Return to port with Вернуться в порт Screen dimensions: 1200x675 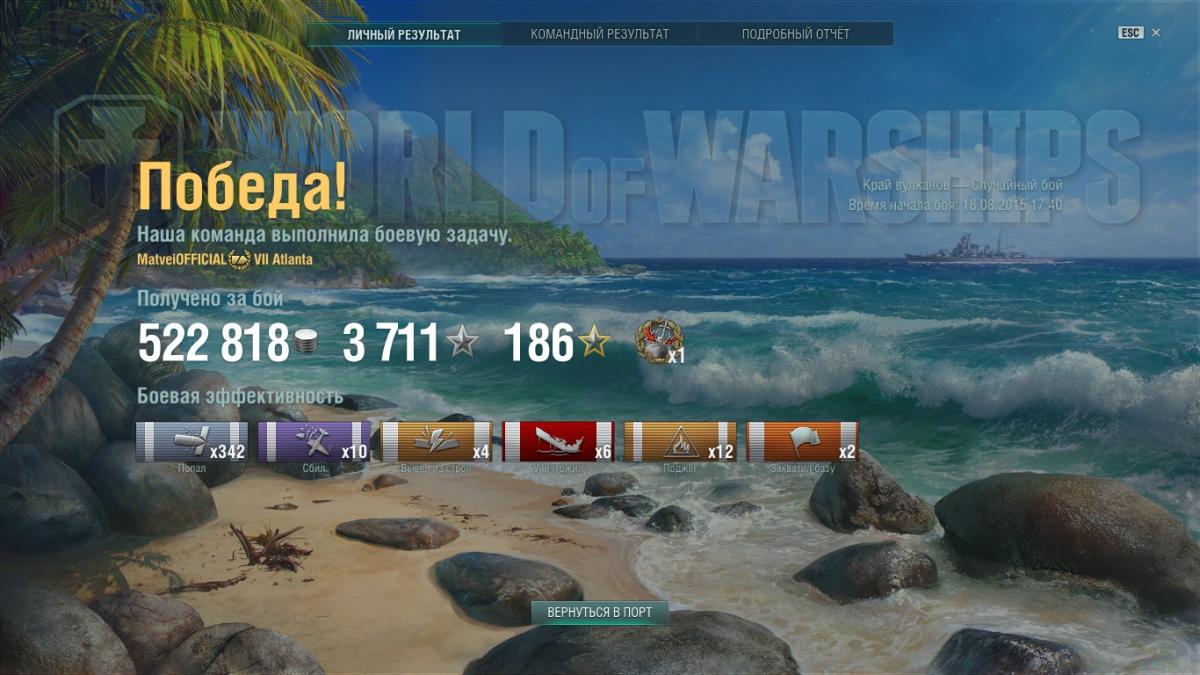pyautogui.click(x=599, y=612)
